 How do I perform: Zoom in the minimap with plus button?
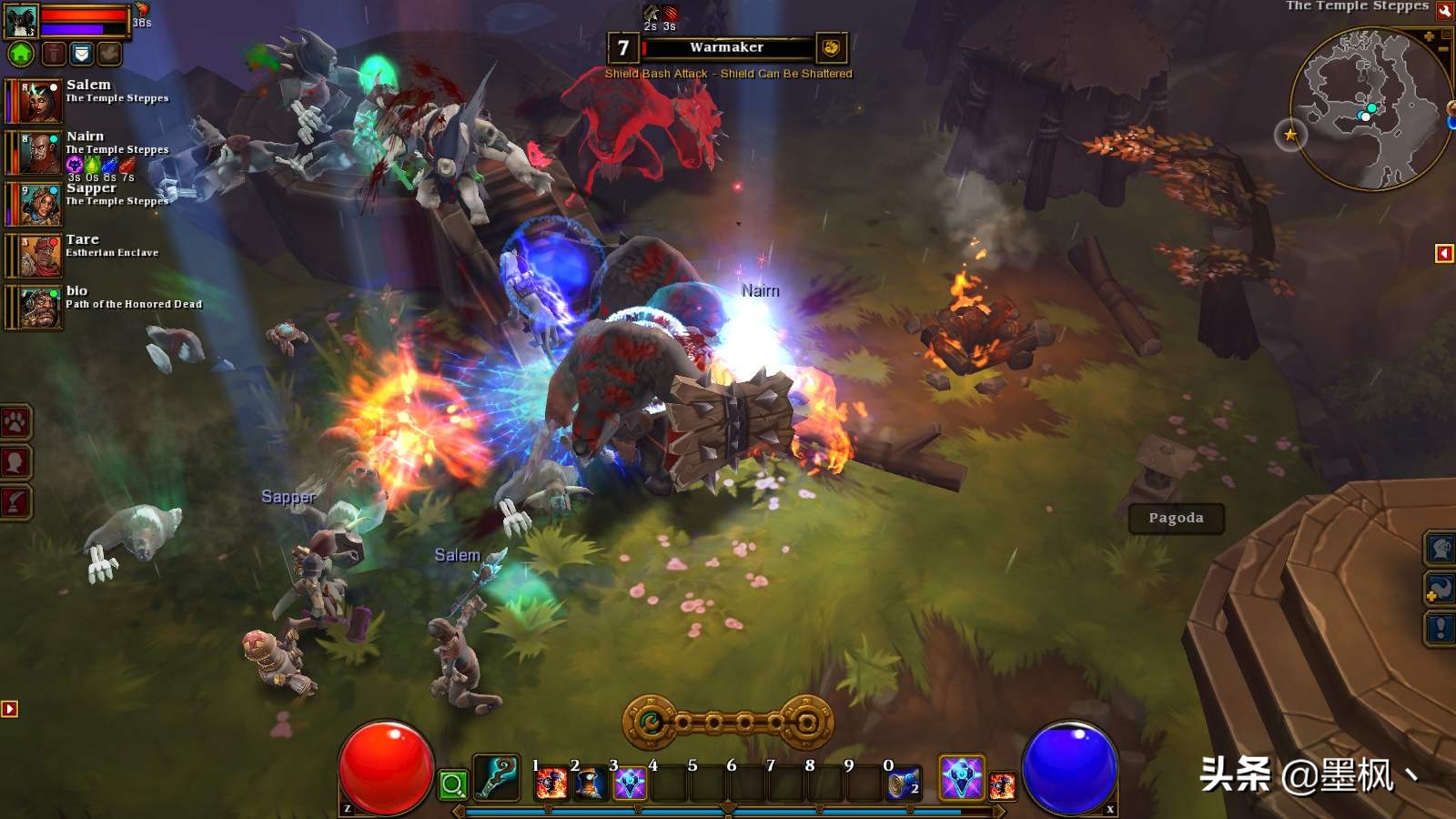click(x=1430, y=36)
